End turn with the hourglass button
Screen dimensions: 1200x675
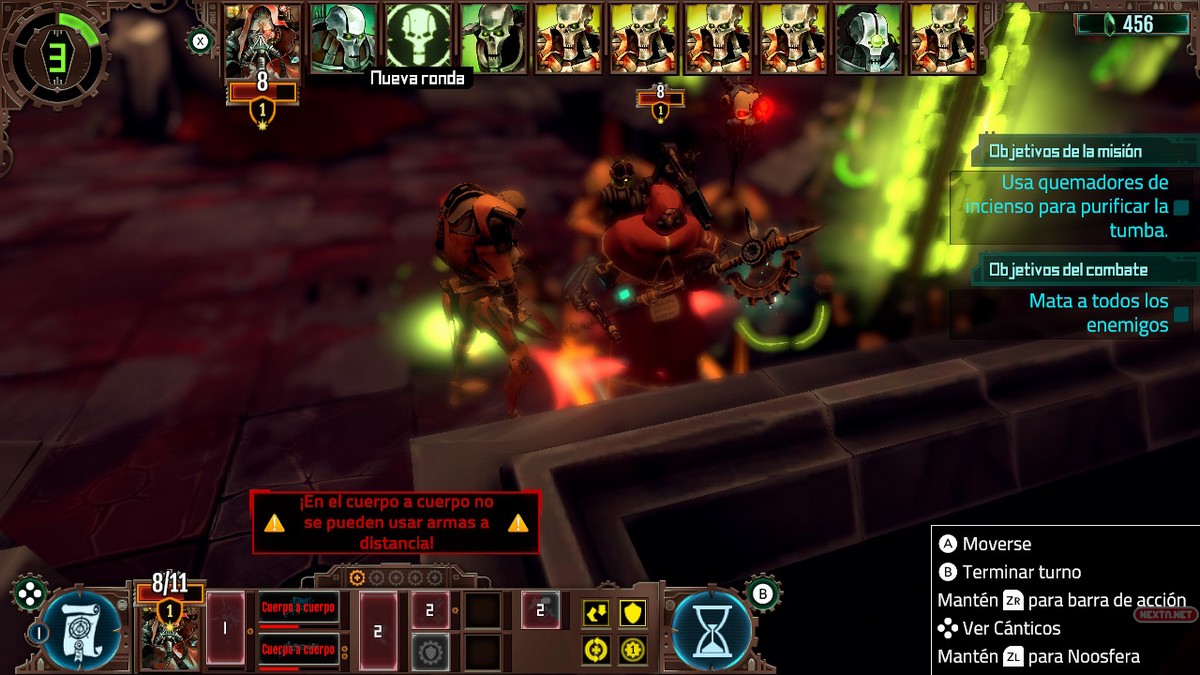click(x=710, y=630)
